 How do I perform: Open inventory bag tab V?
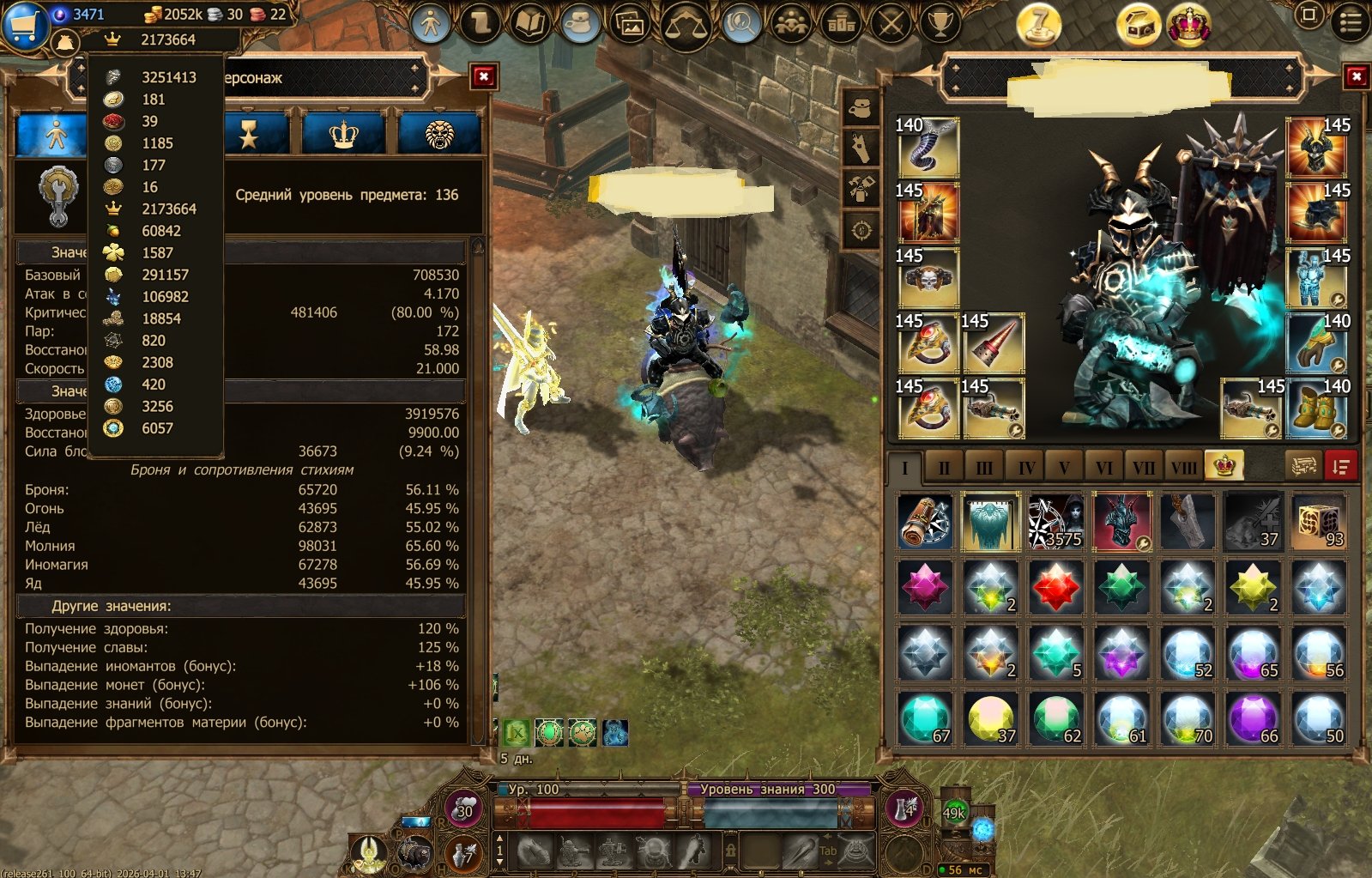point(1064,468)
